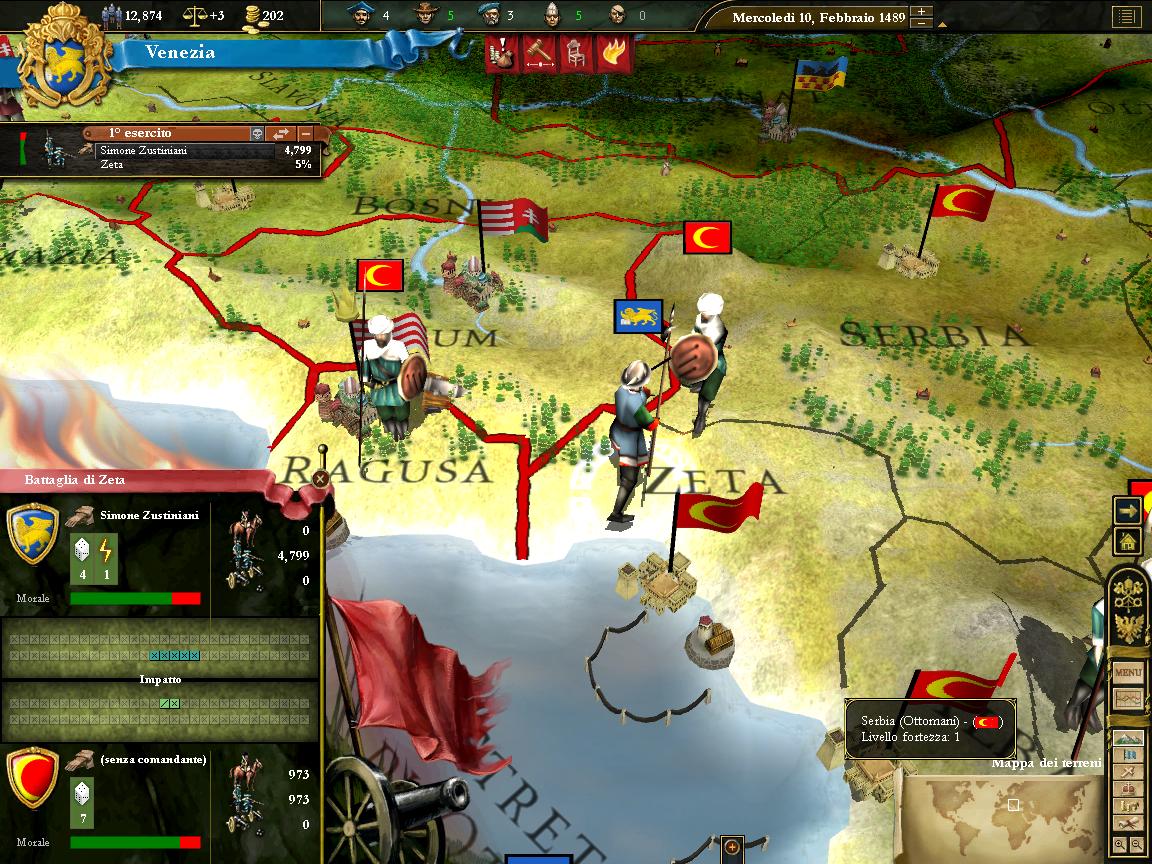Close the Battaglia di Zeta panel
The image size is (1152, 864).
point(319,479)
